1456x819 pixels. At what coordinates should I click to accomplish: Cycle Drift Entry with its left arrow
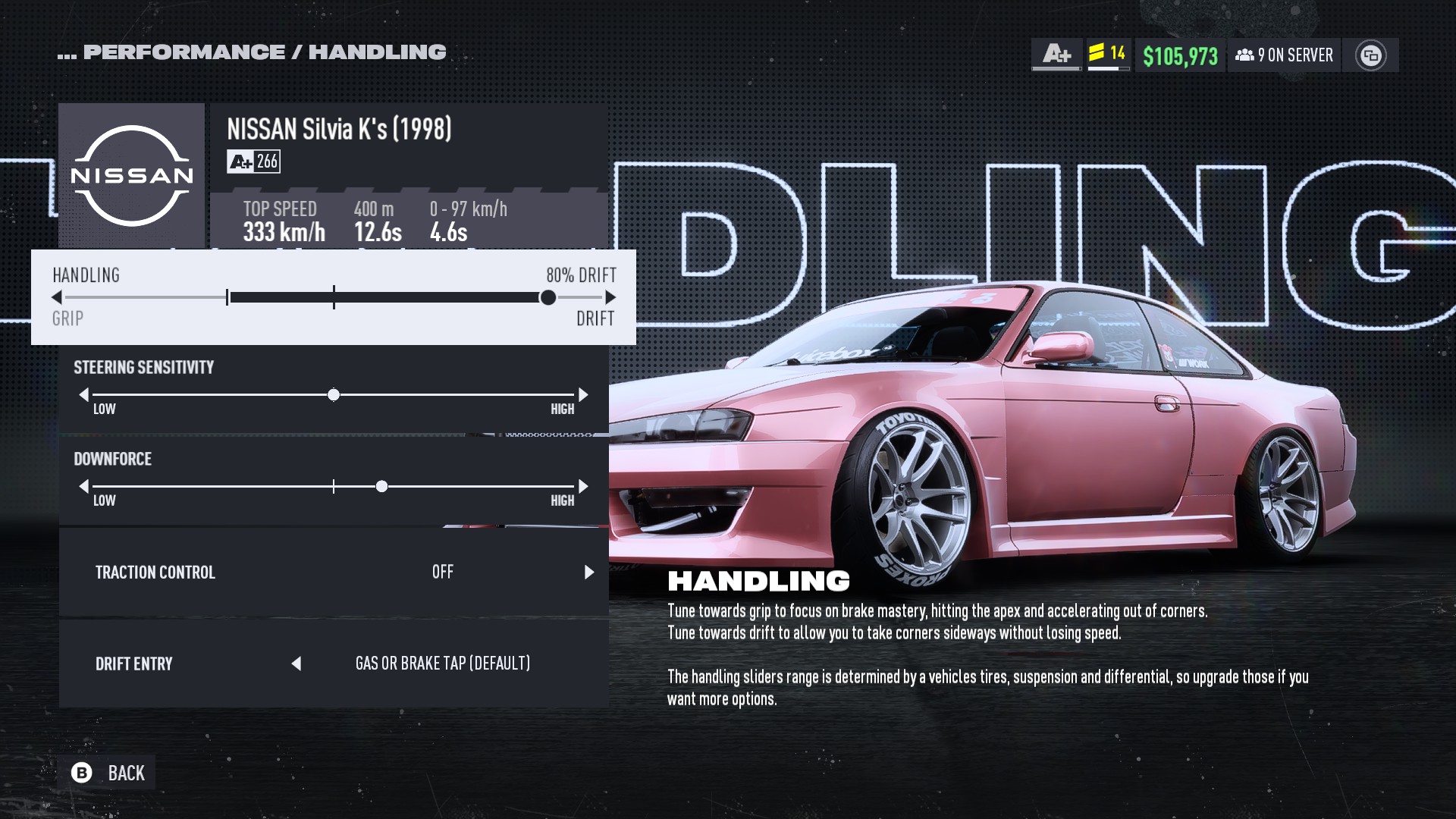pyautogui.click(x=297, y=664)
